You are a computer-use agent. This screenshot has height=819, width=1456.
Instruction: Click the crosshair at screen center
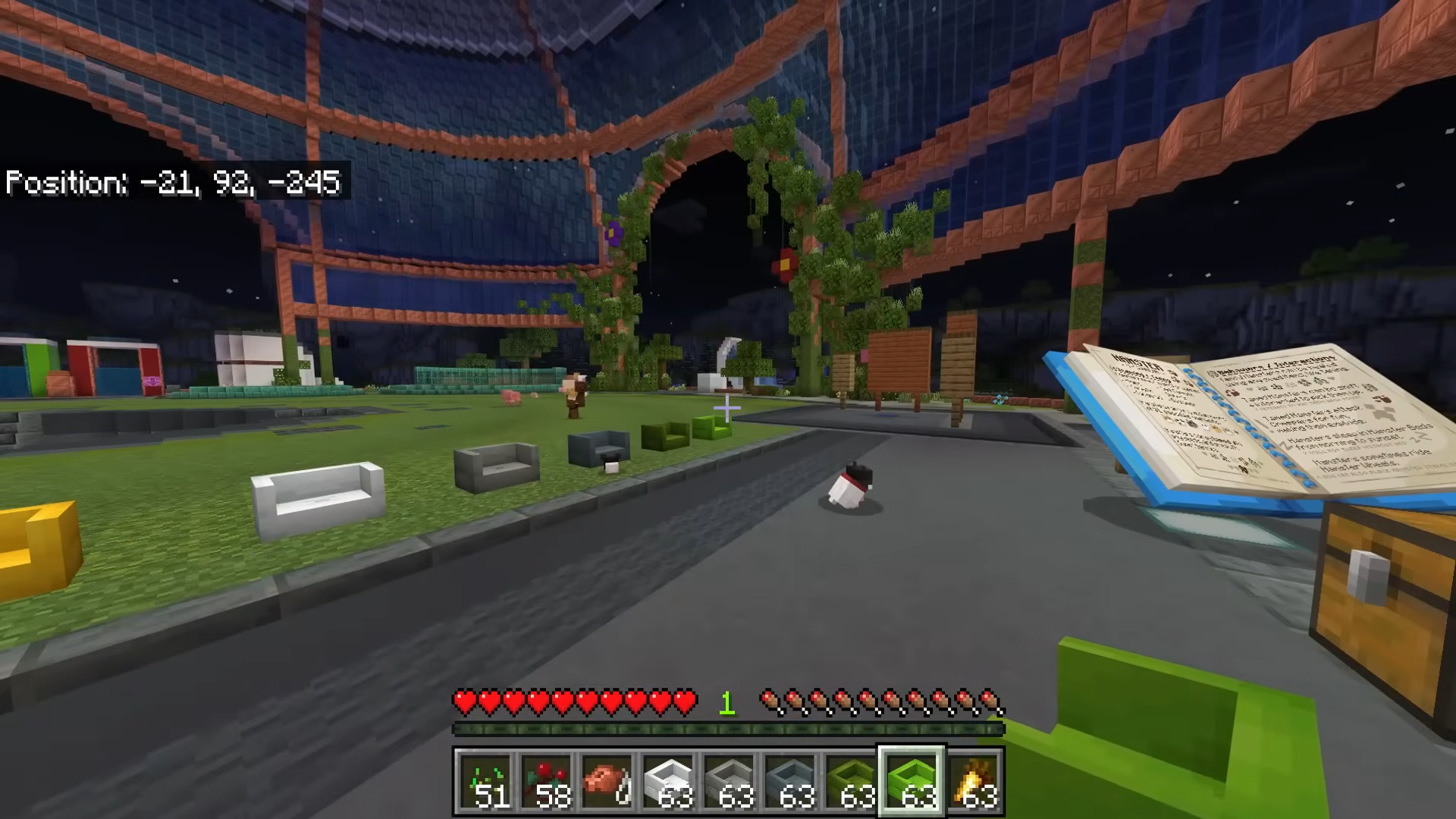726,409
